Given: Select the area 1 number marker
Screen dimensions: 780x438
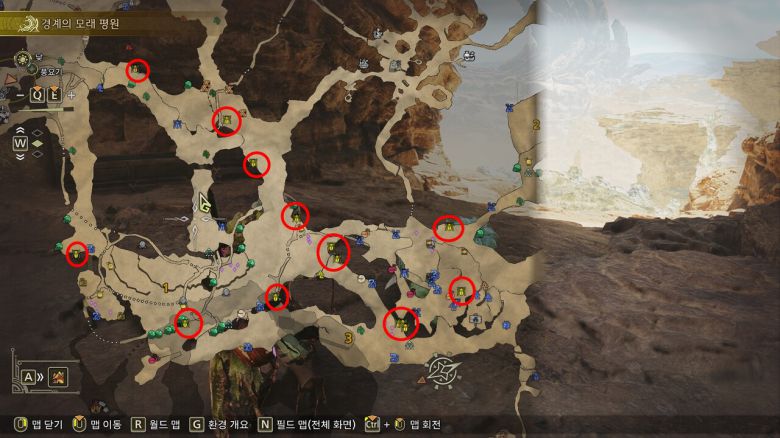Looking at the screenshot, I should point(164,288).
